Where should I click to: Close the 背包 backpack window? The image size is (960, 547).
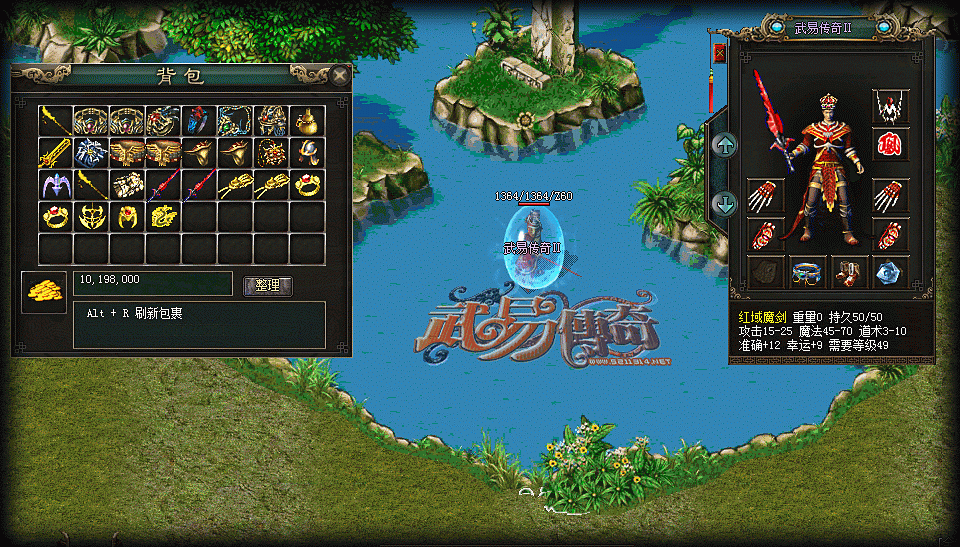341,75
